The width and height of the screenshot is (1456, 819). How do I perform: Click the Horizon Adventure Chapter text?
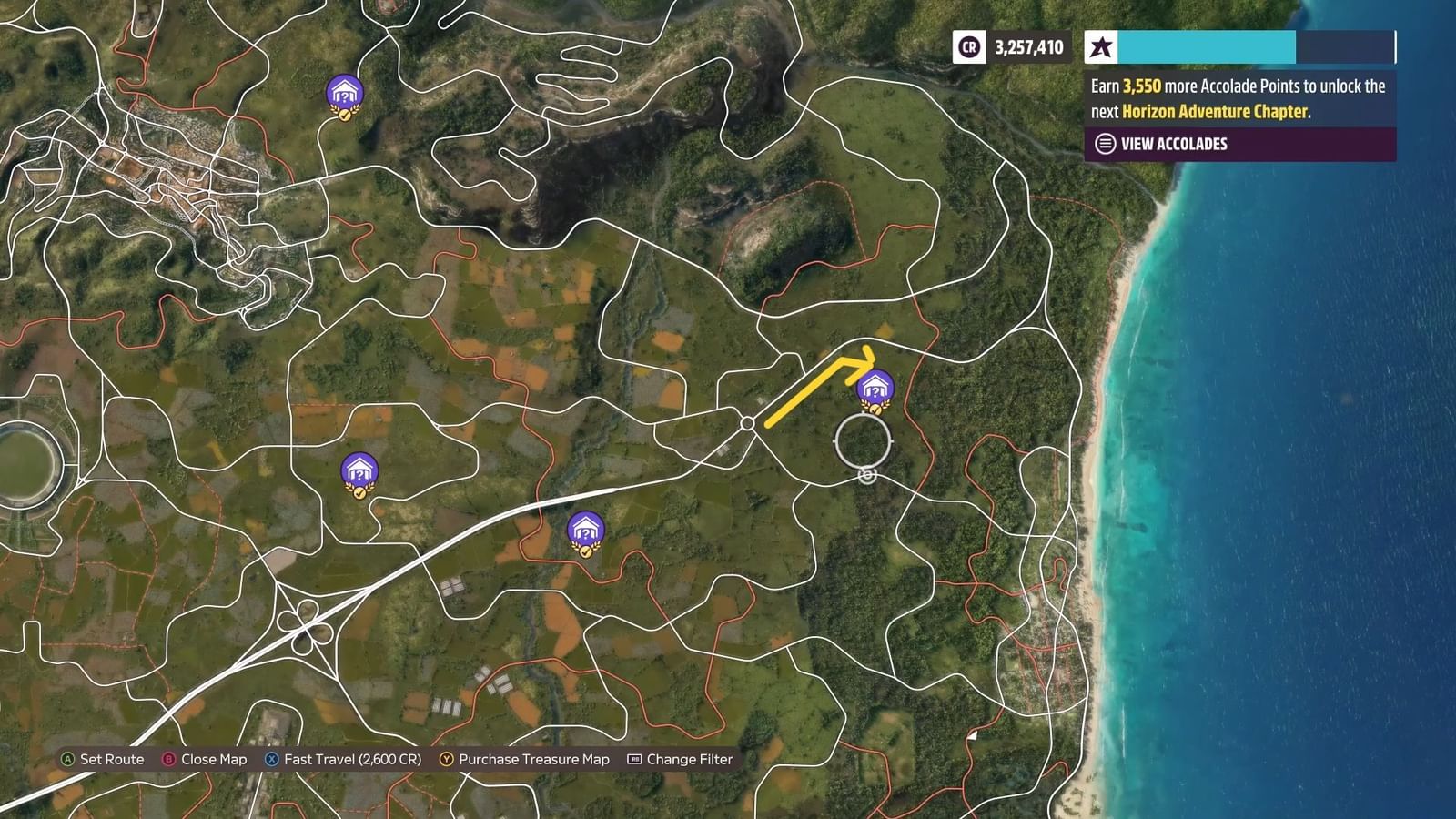1213,112
